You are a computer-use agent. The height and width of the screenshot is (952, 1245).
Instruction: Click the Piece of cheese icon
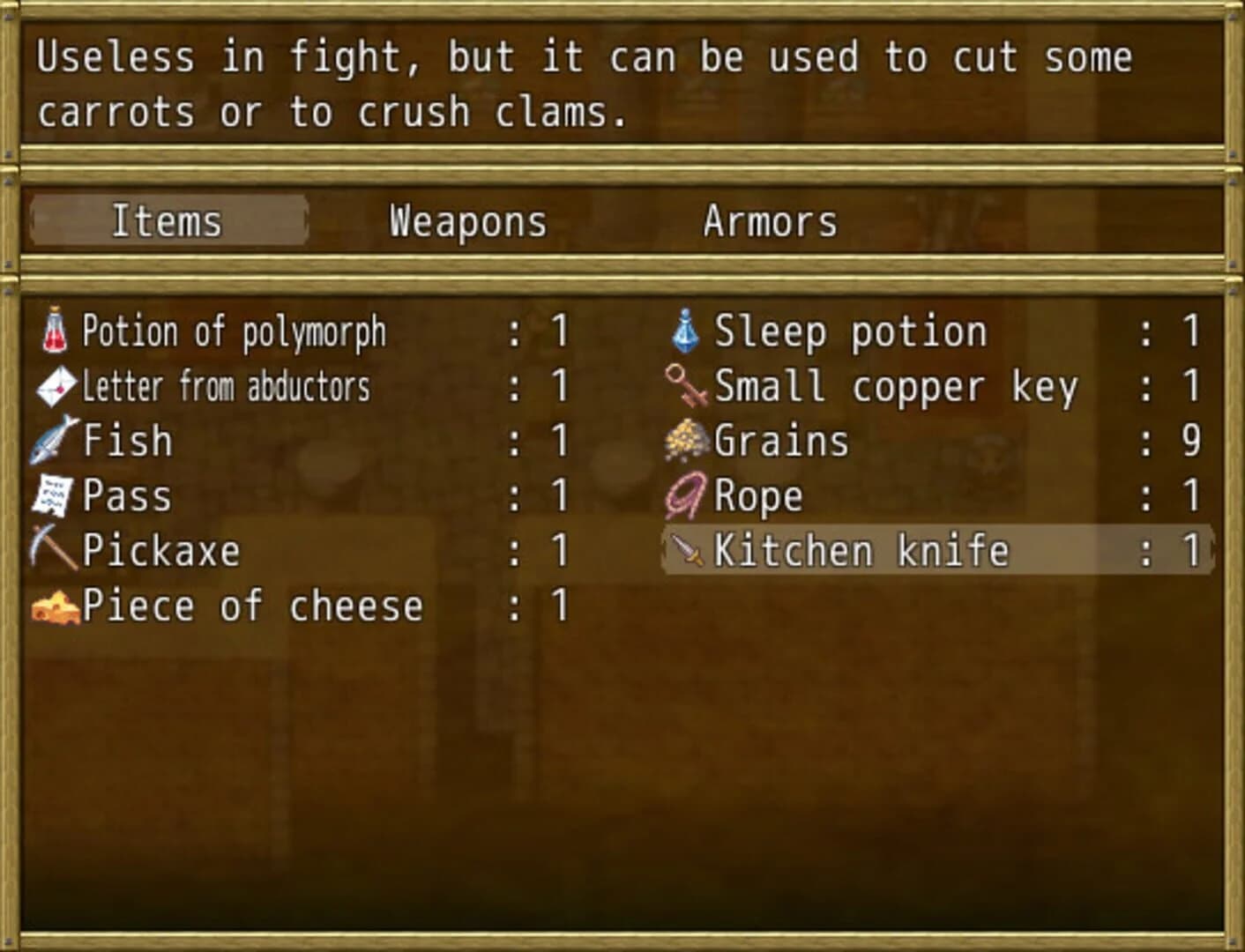tap(53, 606)
